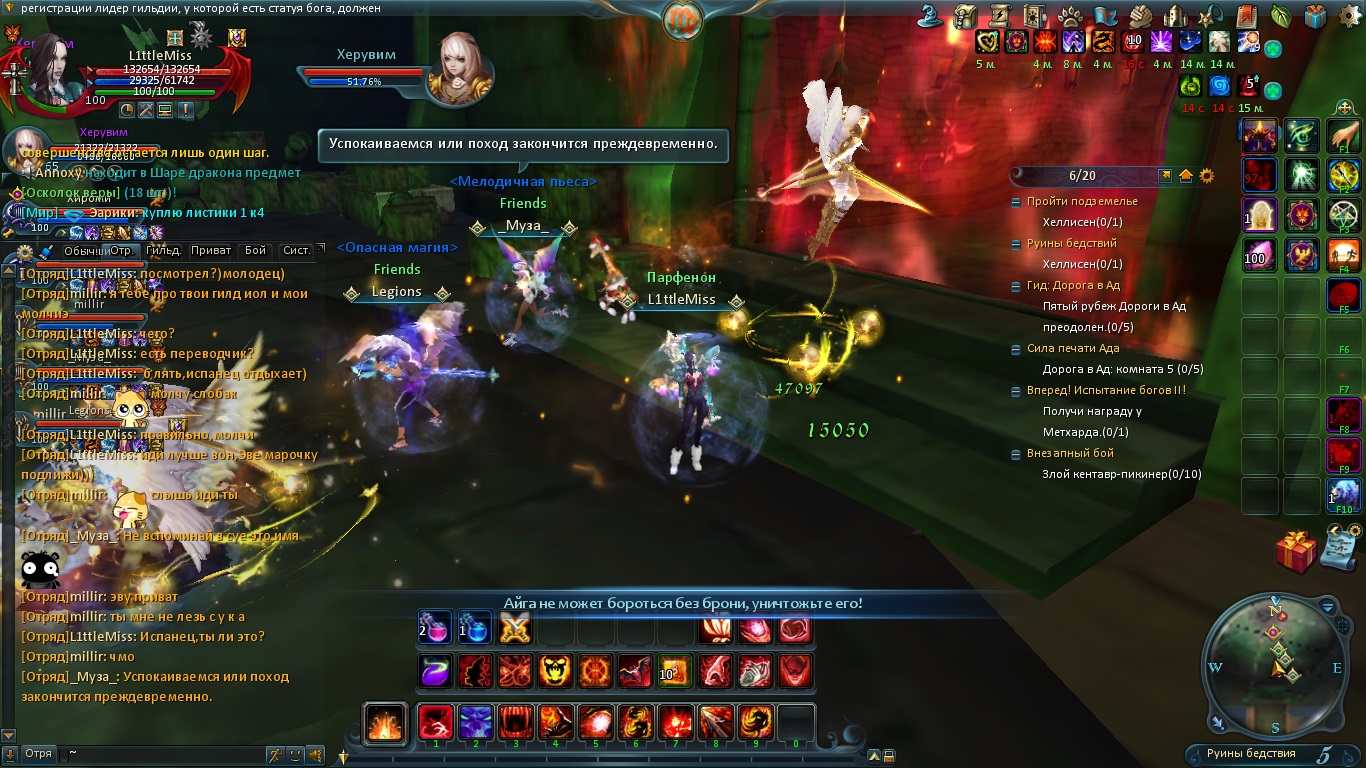This screenshot has width=1366, height=768.
Task: Use the blue mana potion slot
Action: point(475,628)
